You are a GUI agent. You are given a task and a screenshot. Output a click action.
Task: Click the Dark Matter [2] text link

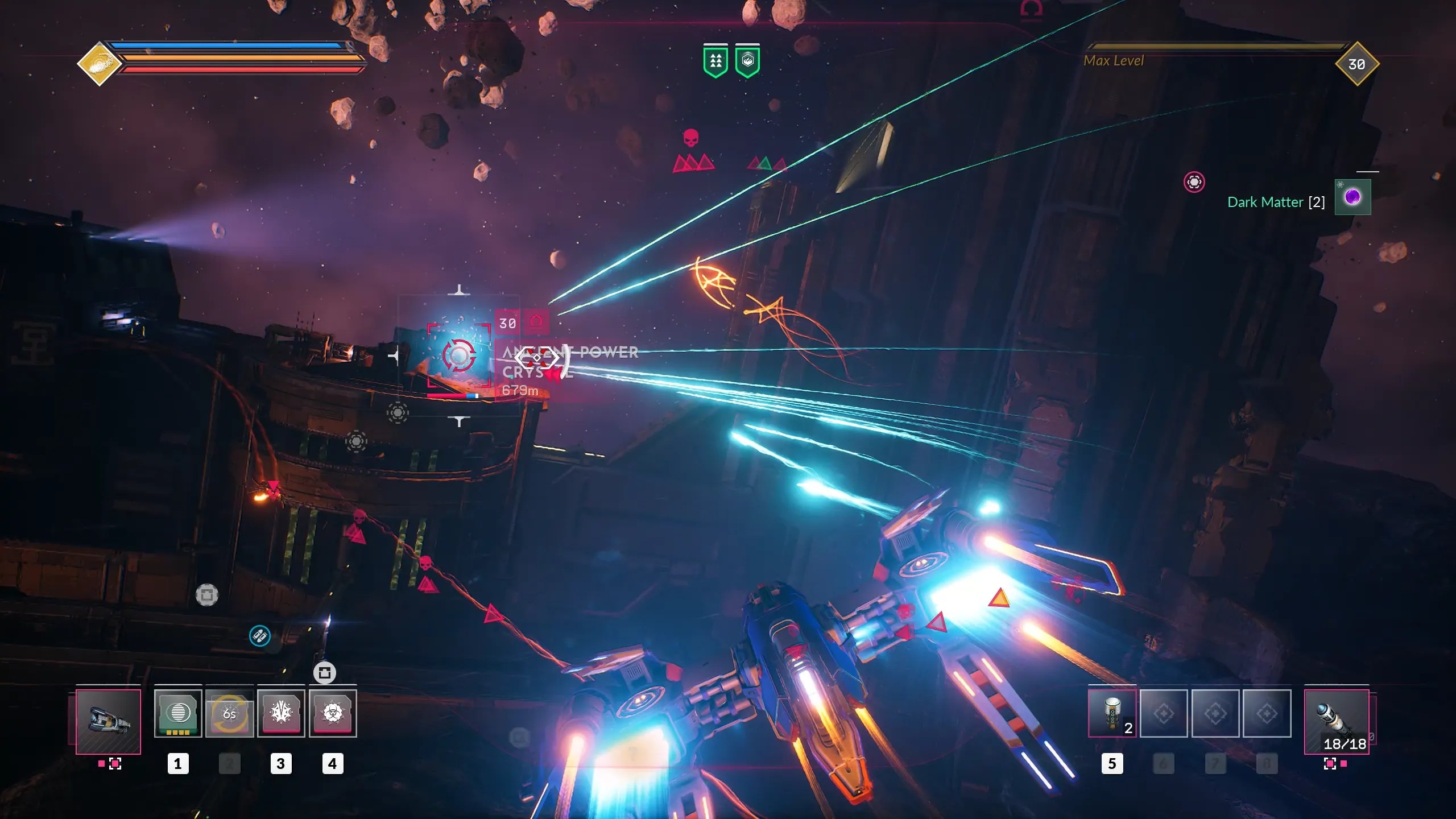click(1276, 202)
